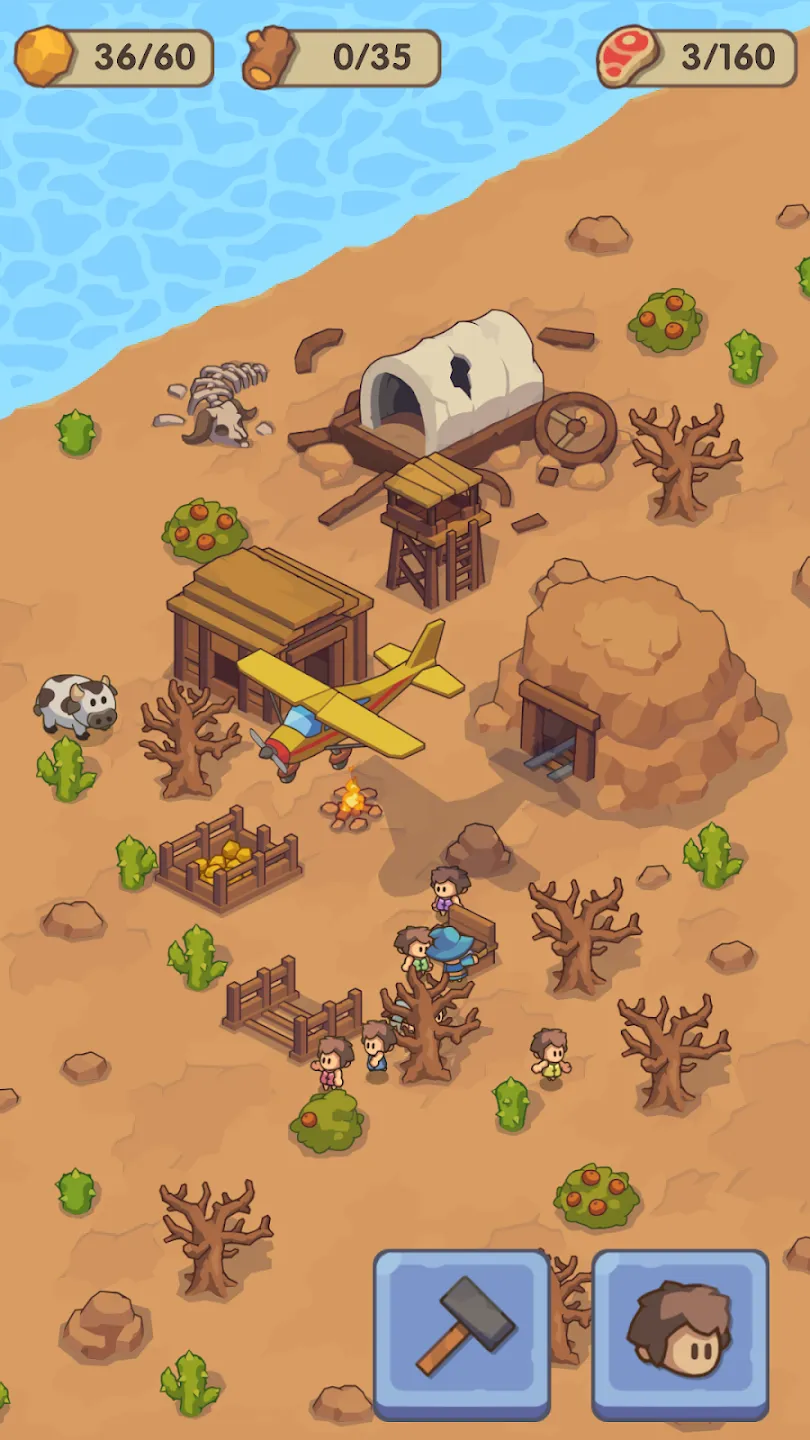Open the villager character menu
Viewport: 810px width, 1440px height.
[x=680, y=1333]
